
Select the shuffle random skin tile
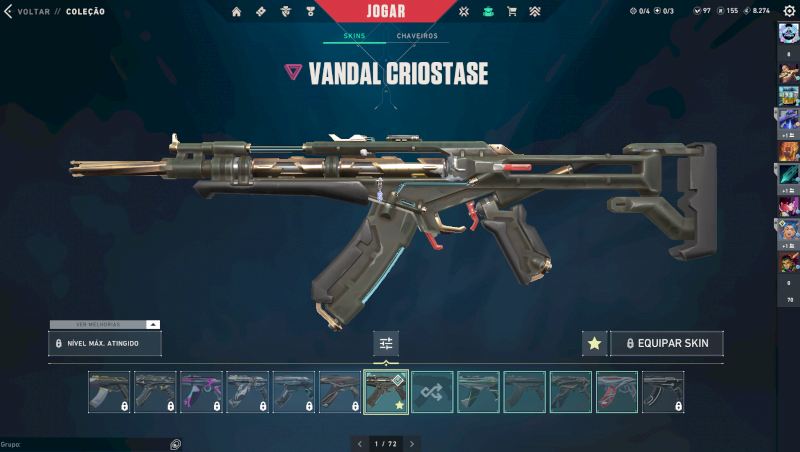tap(432, 392)
